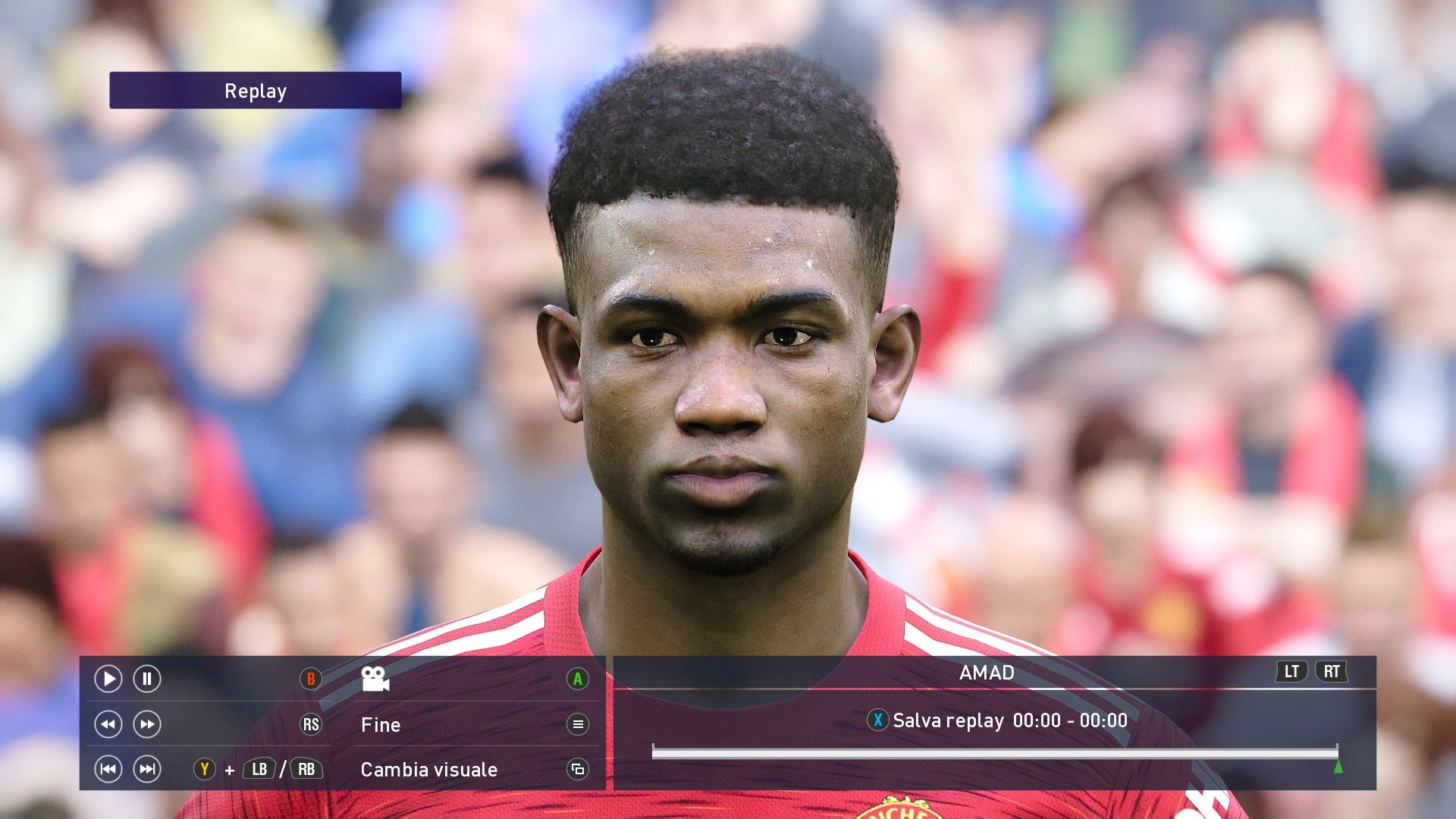
Task: Pause the replay
Action: 147,679
